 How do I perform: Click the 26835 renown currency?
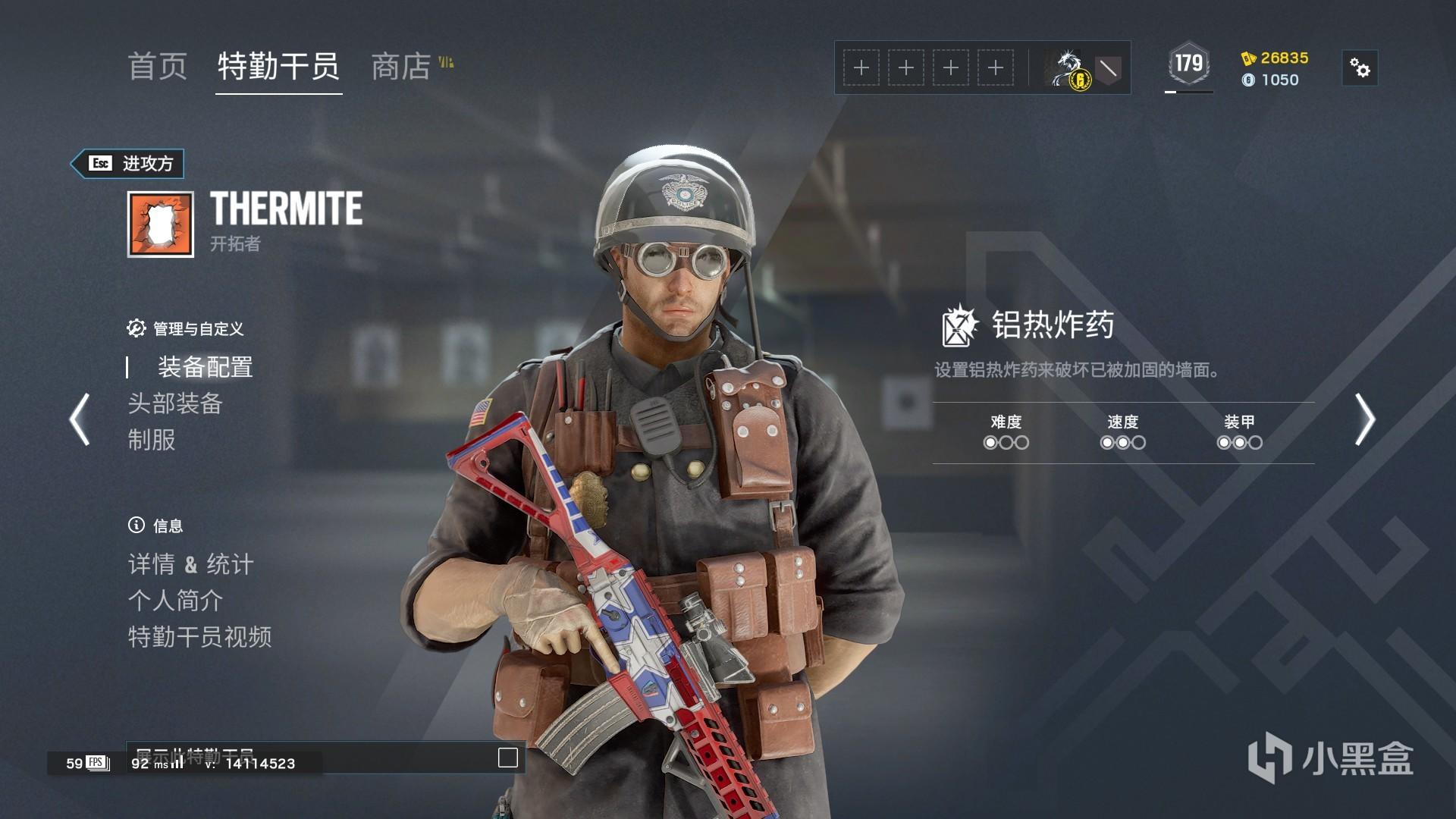pos(1276,58)
